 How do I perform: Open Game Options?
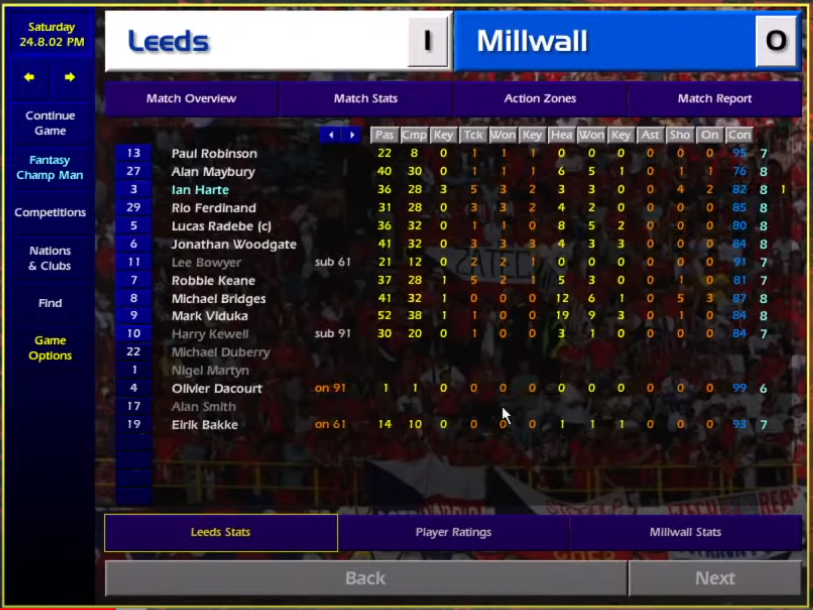[x=50, y=348]
